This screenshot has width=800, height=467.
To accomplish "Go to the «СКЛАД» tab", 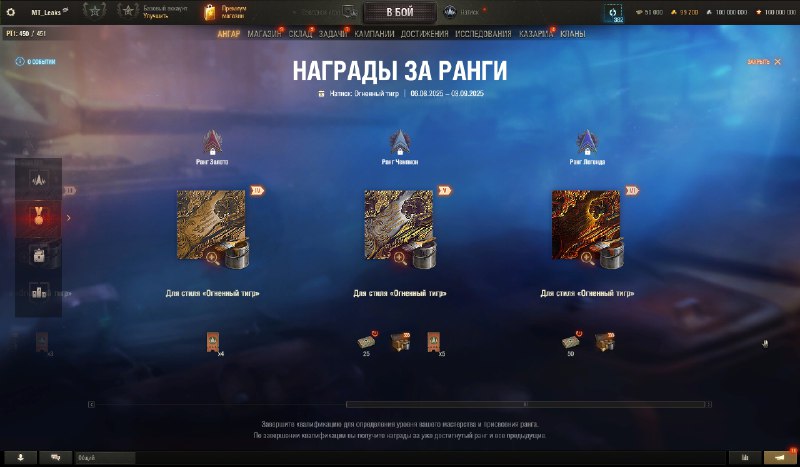I will coord(301,33).
